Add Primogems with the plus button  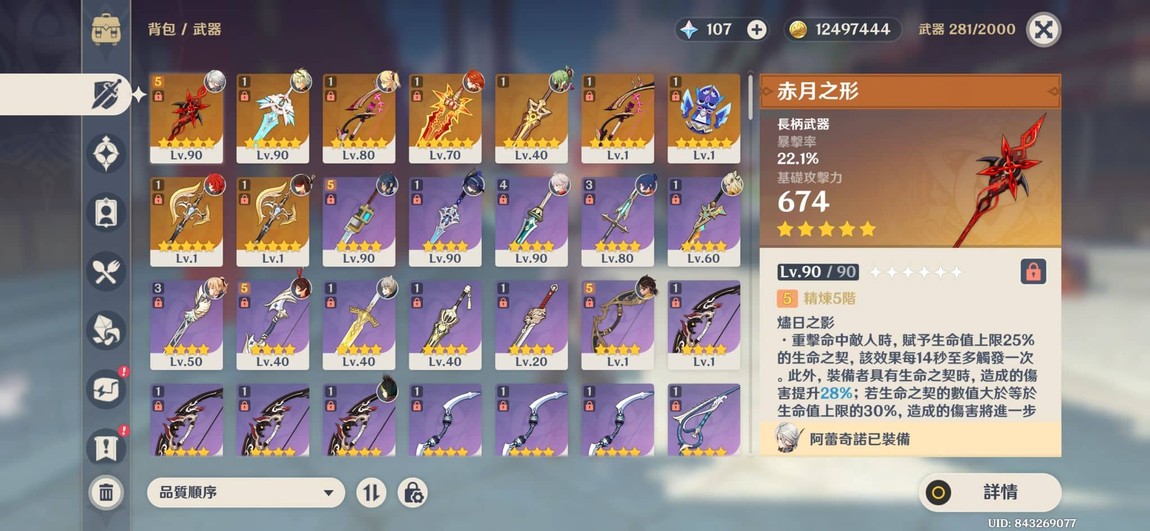(757, 30)
